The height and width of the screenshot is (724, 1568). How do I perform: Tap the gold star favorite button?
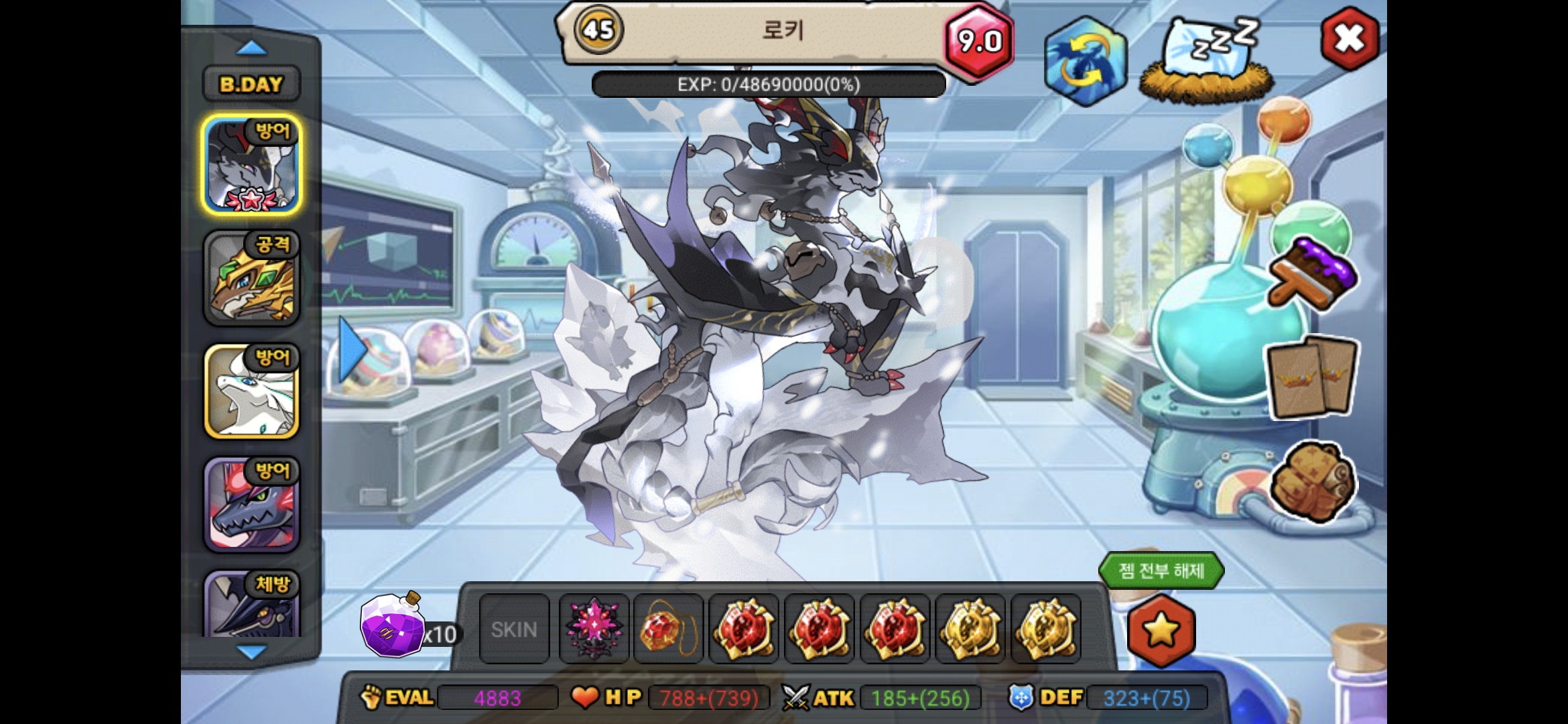click(x=1161, y=630)
